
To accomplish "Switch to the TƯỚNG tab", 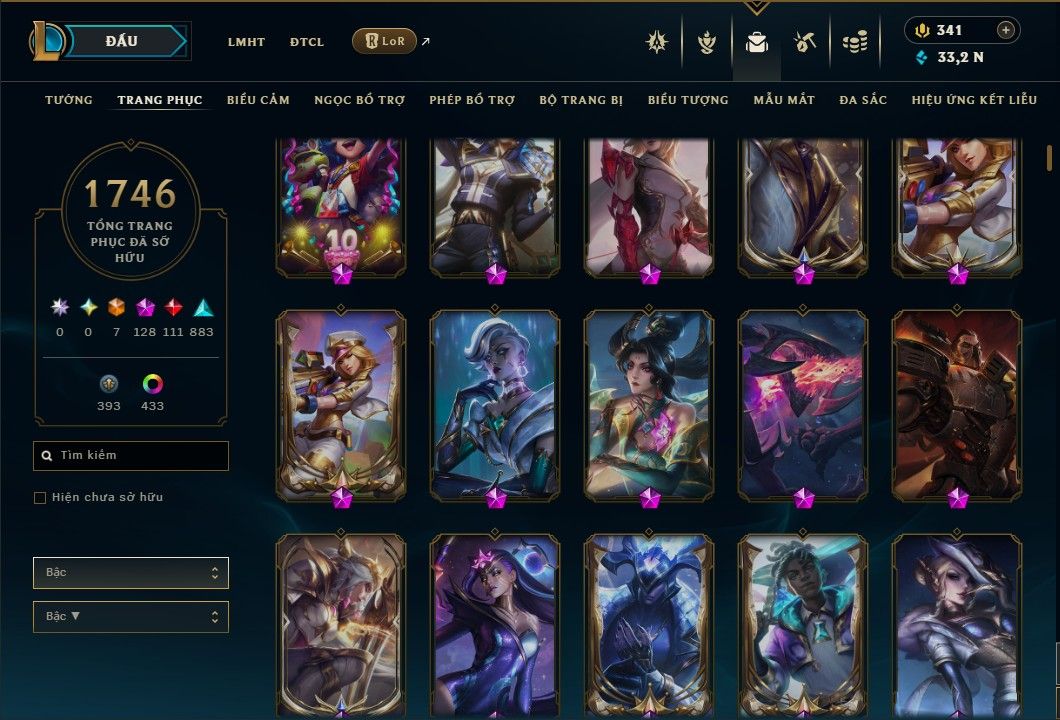I will (x=69, y=100).
